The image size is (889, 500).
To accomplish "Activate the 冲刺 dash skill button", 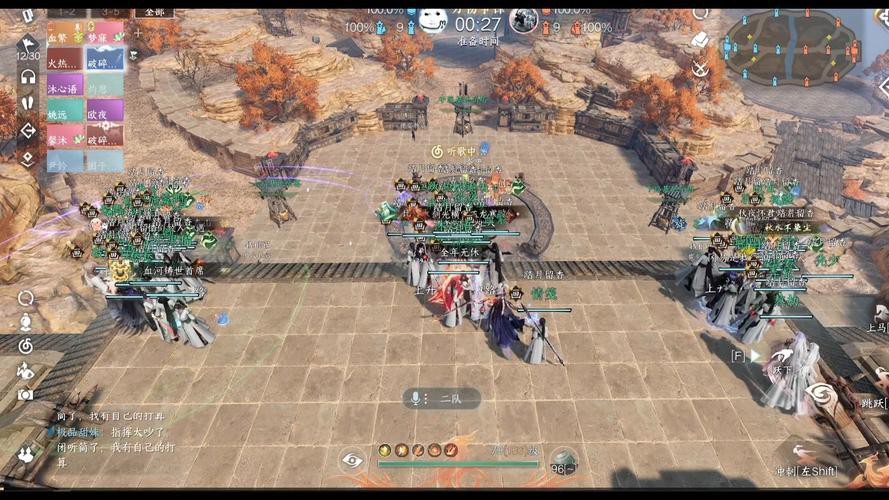I will pyautogui.click(x=806, y=468).
